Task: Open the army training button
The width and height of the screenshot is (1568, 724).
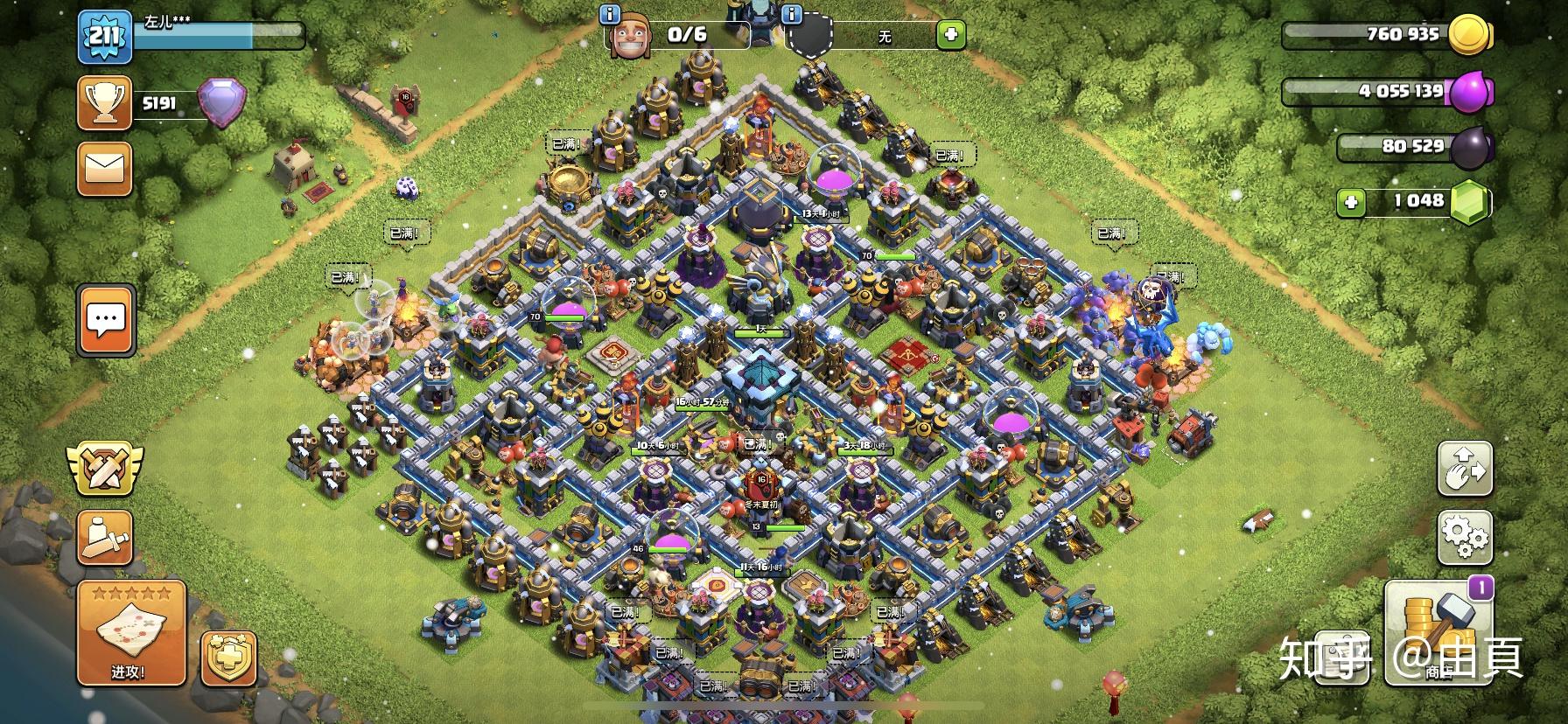Action: pos(105,536)
